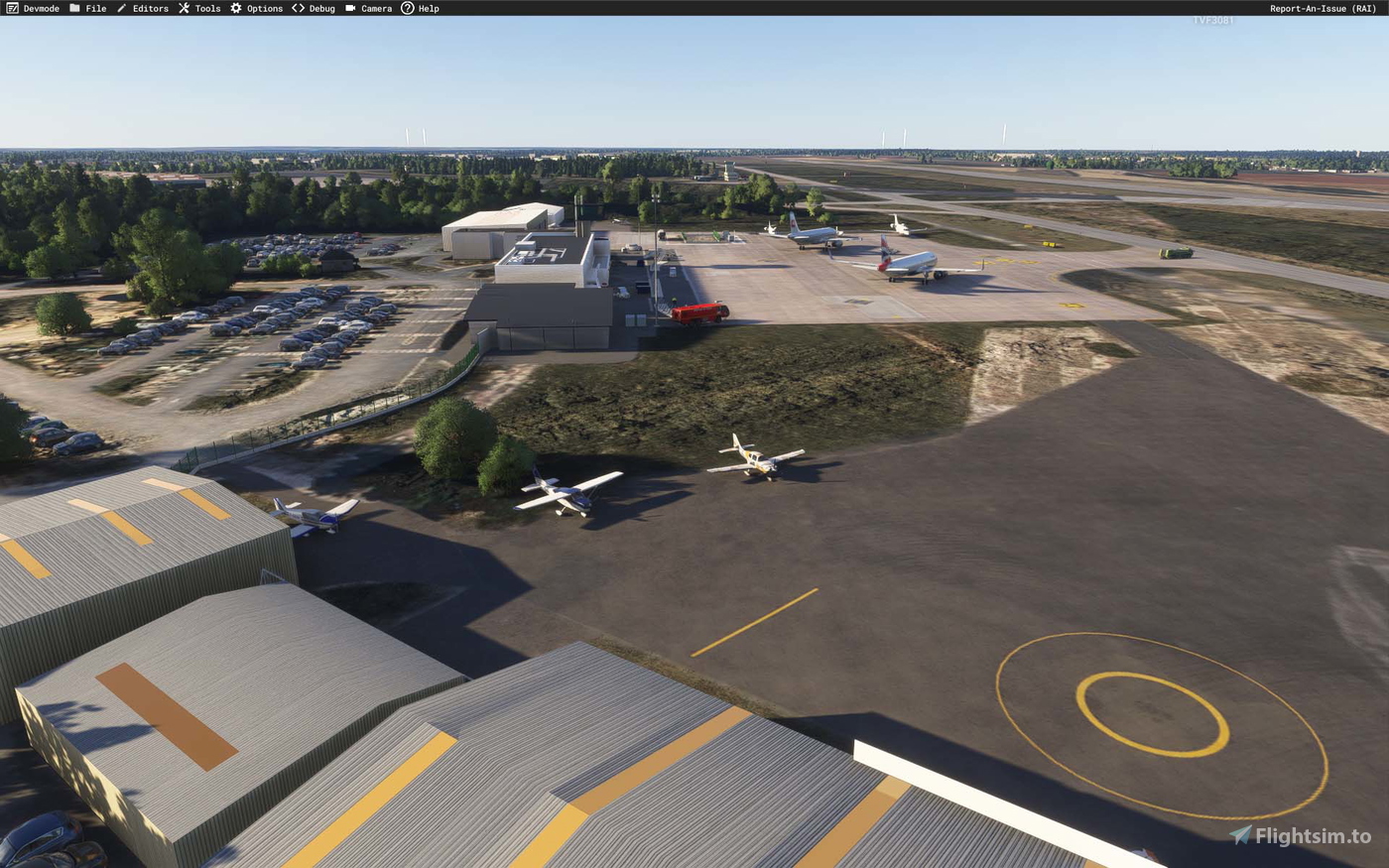Screen dimensions: 1389x868
Task: Click the Flightsim.to paper-plane icon
Action: click(x=1240, y=836)
